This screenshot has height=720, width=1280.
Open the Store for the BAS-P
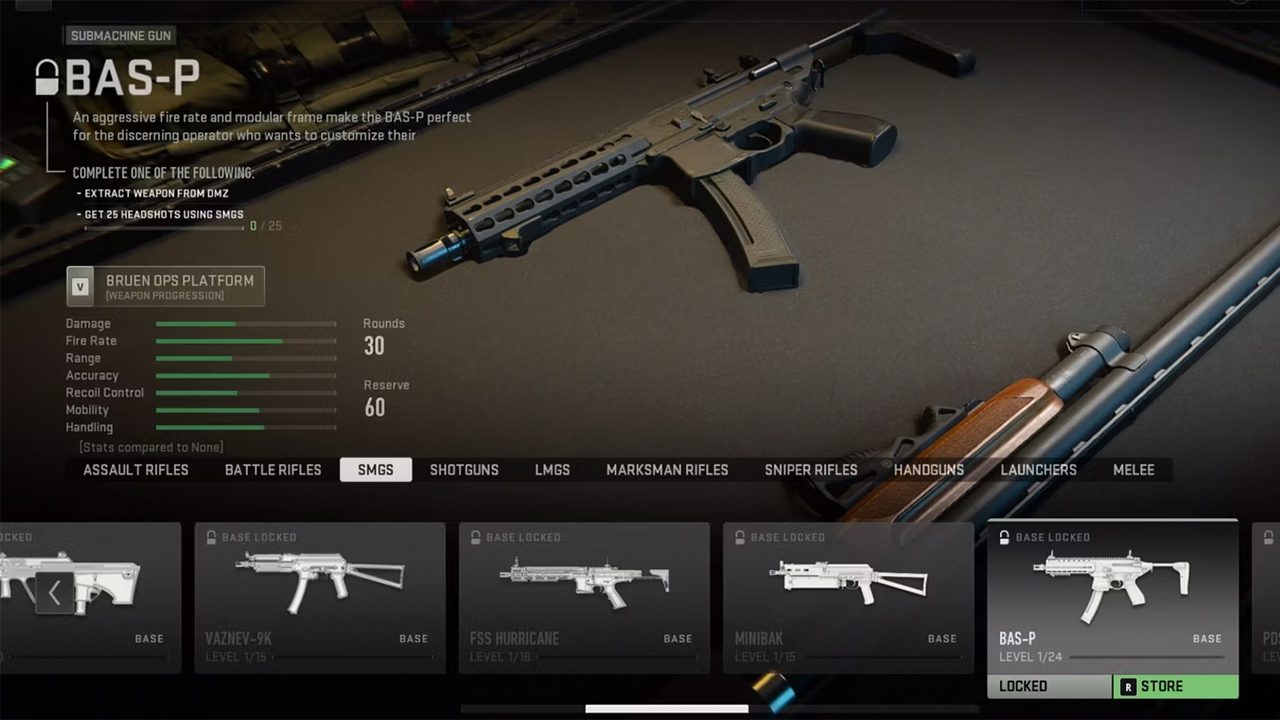1175,686
